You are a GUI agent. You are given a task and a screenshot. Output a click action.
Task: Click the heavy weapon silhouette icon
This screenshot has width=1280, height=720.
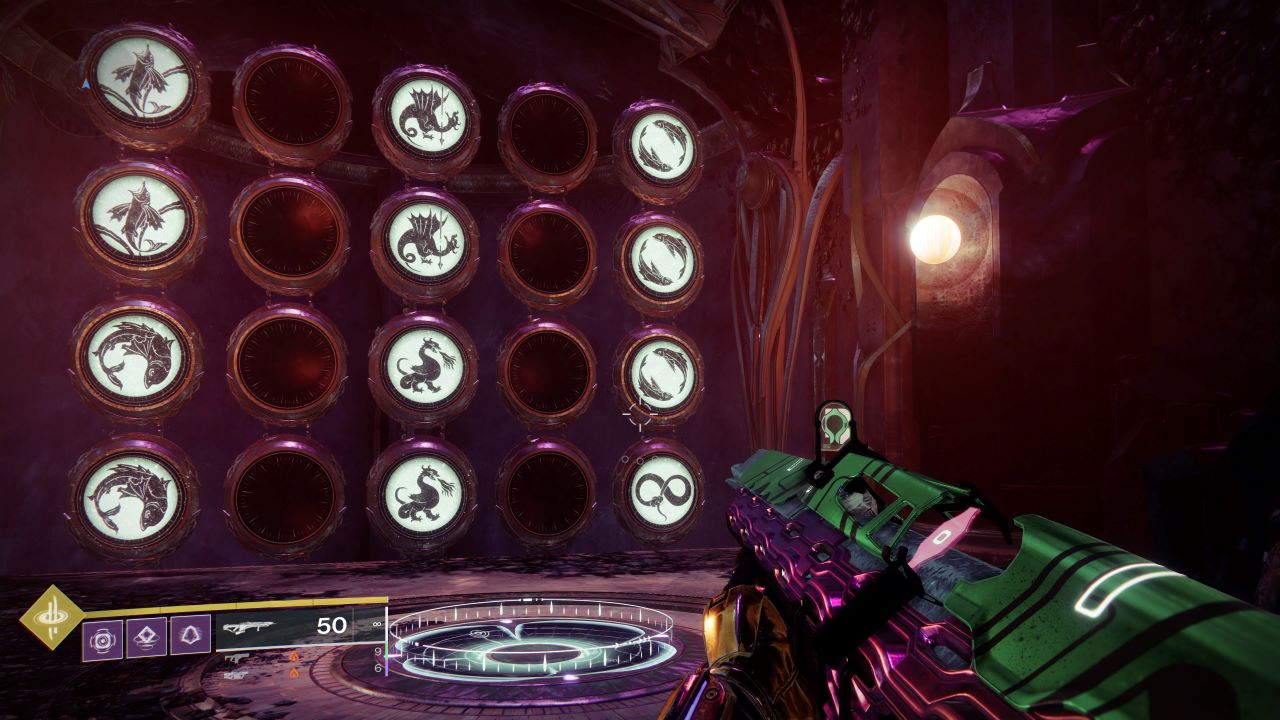click(x=236, y=674)
